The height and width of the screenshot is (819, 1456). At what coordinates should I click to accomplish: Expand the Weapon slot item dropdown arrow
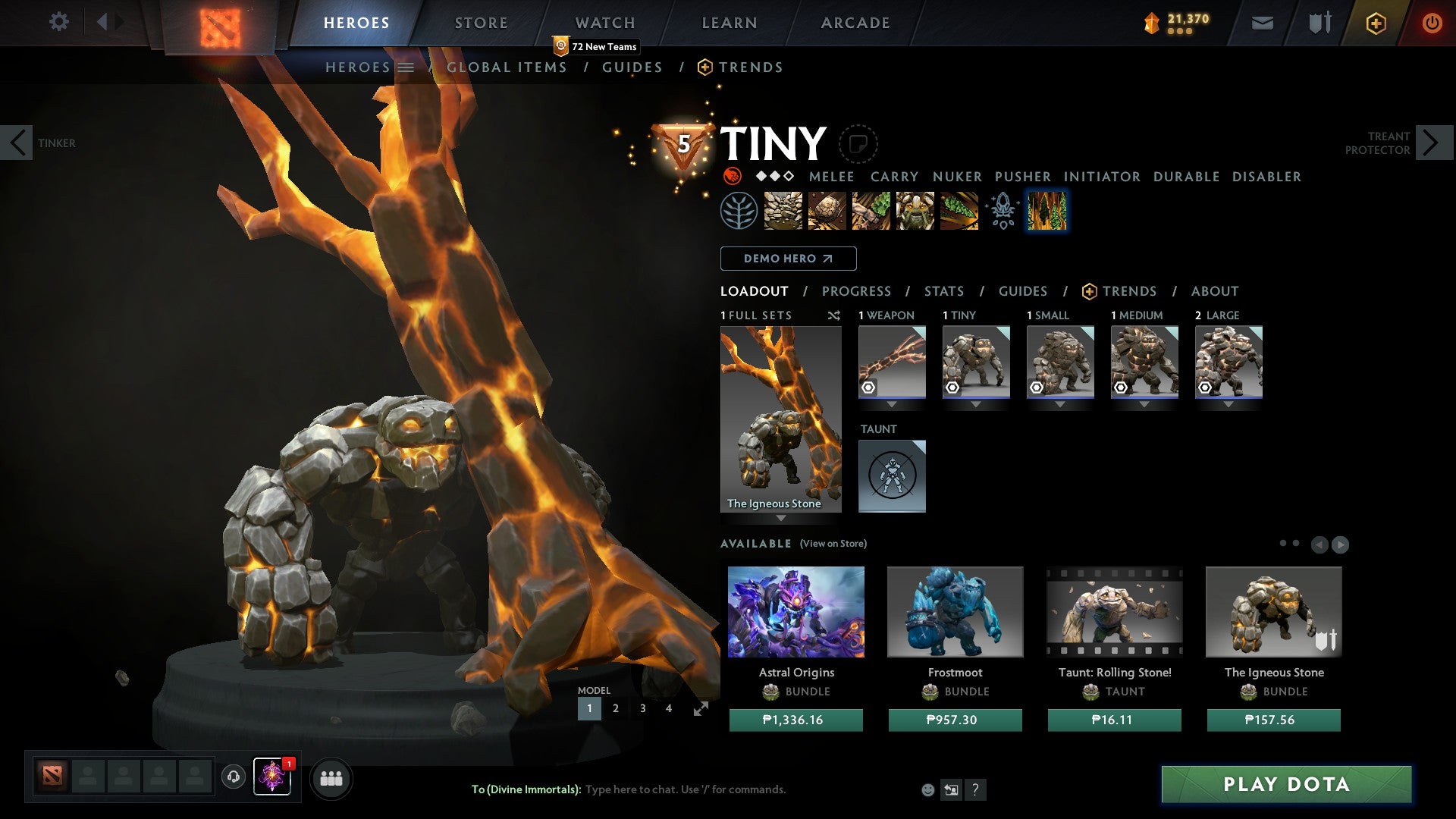[x=892, y=404]
